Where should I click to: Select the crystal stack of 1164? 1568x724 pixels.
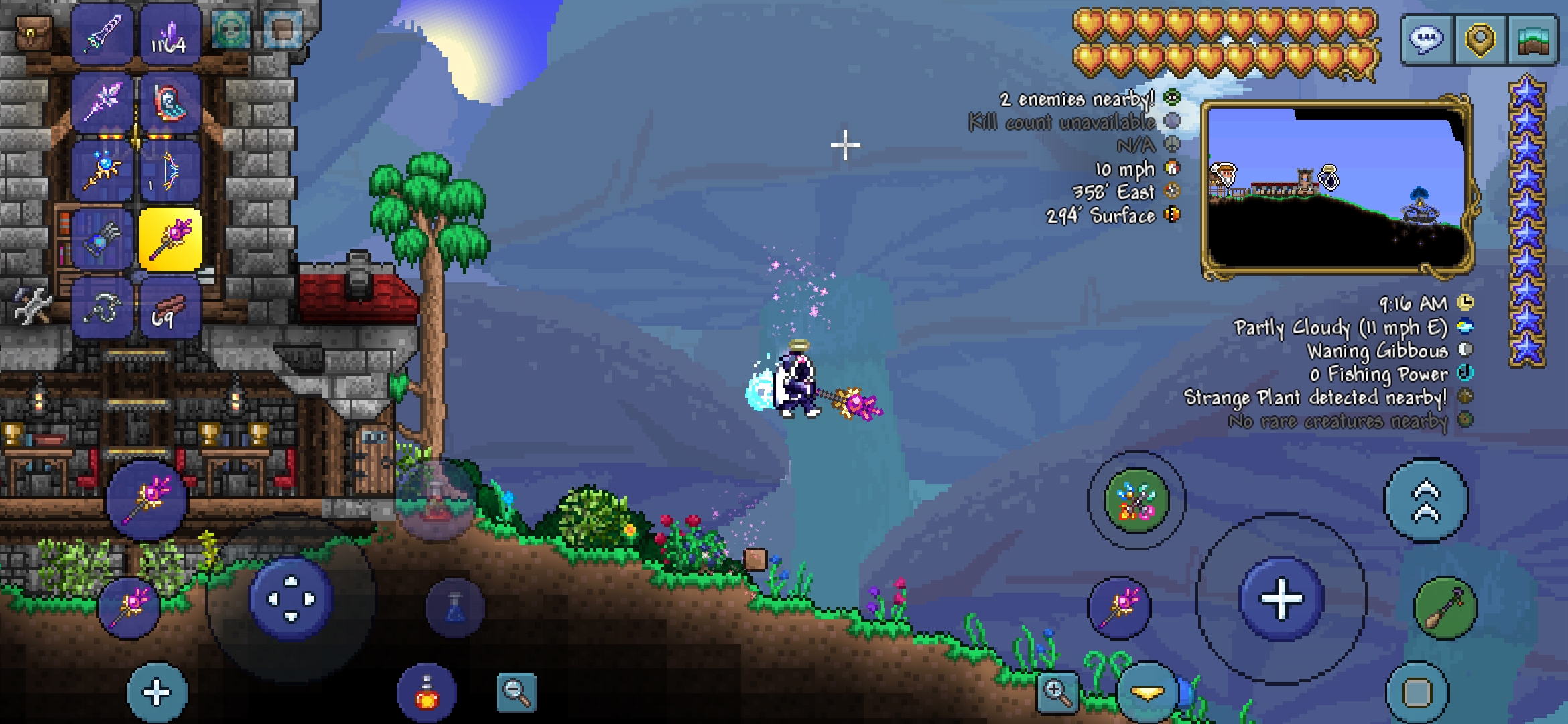click(x=169, y=35)
